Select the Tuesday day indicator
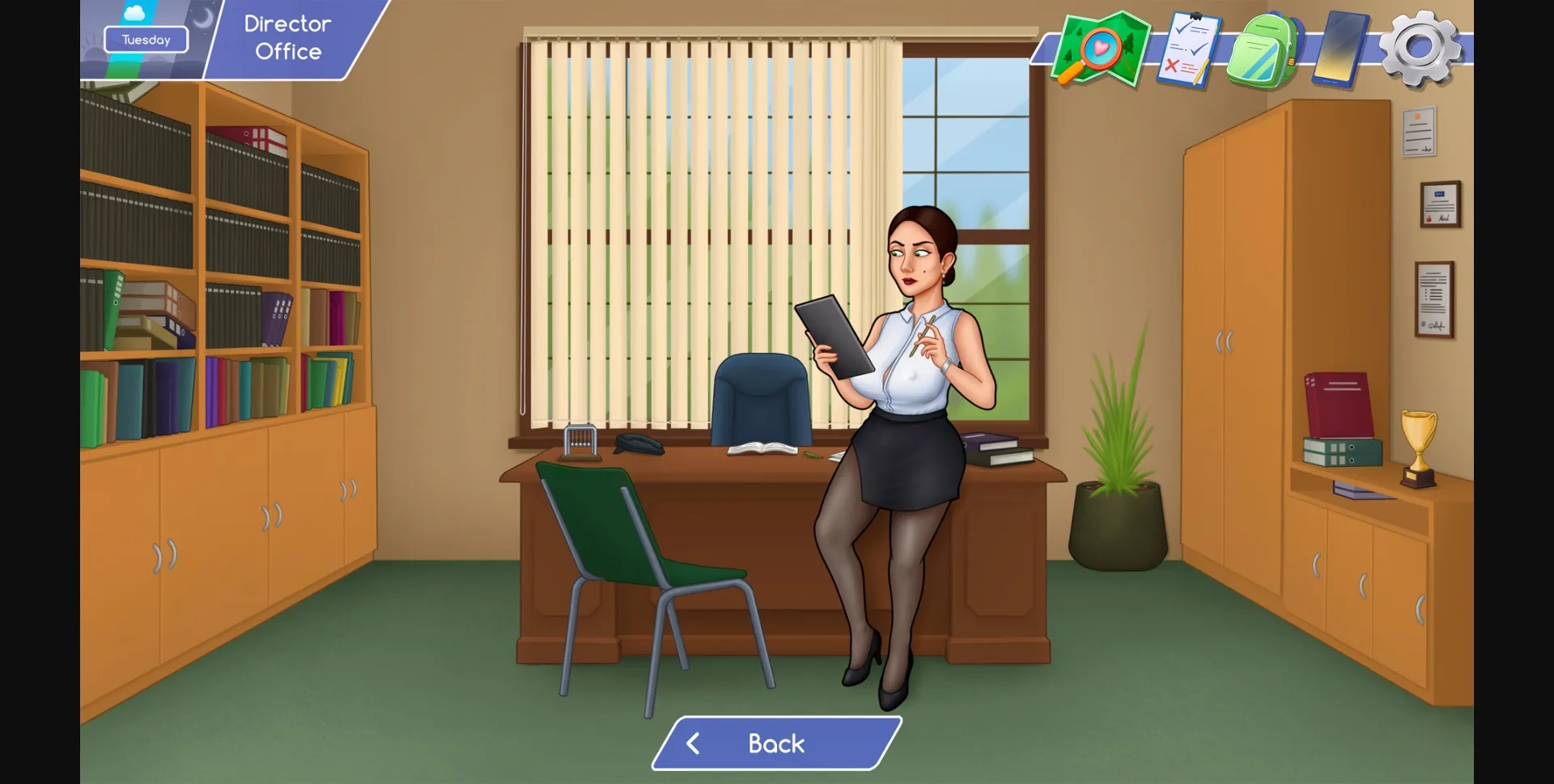 click(x=146, y=39)
